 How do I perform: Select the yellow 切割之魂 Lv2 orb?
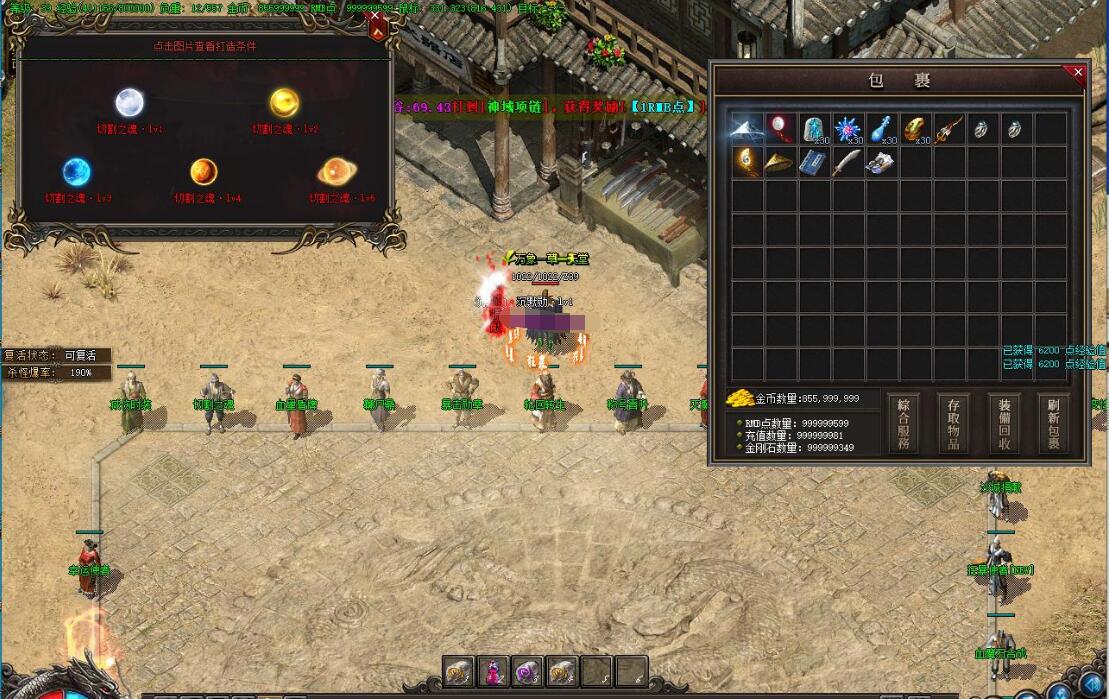[x=285, y=102]
